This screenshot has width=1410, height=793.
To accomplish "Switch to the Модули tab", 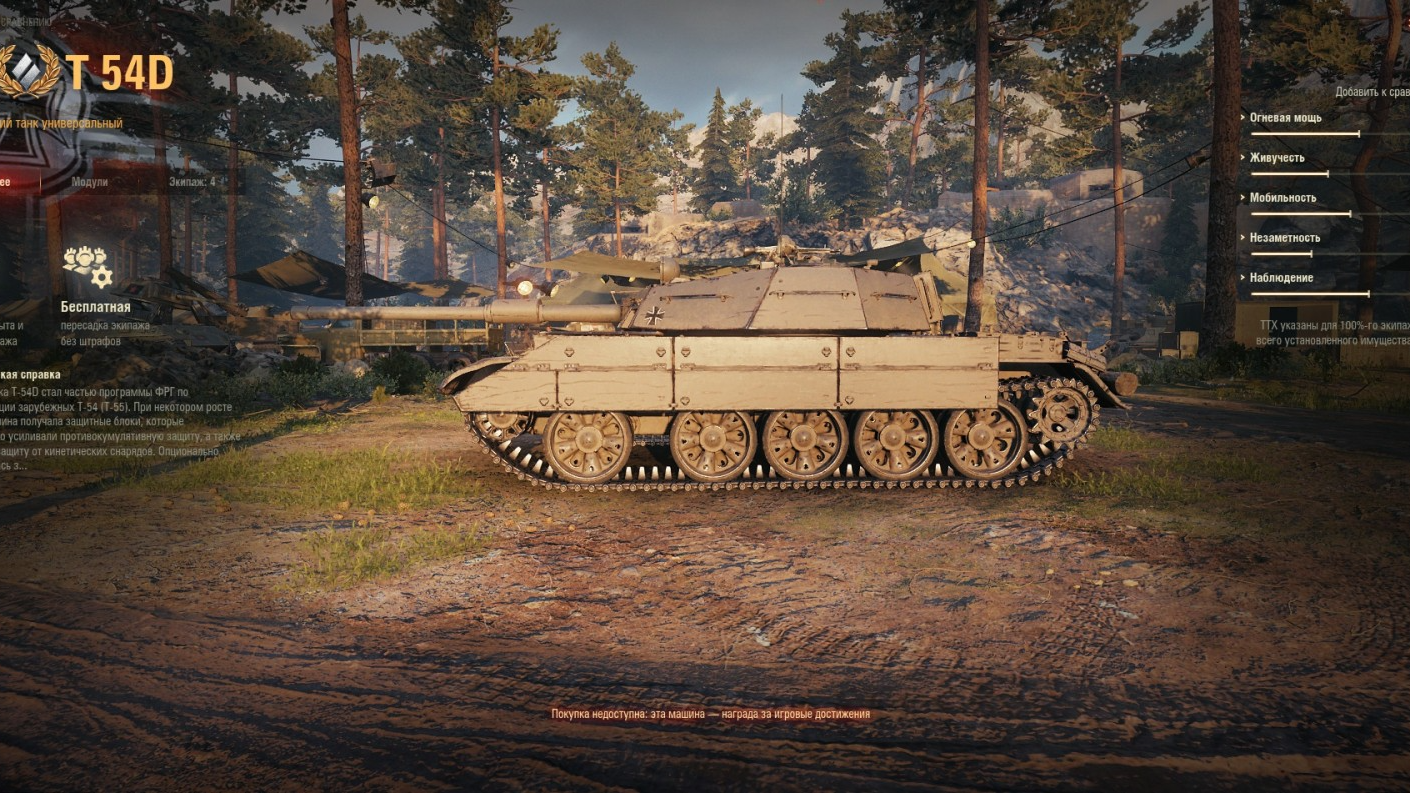I will click(89, 184).
